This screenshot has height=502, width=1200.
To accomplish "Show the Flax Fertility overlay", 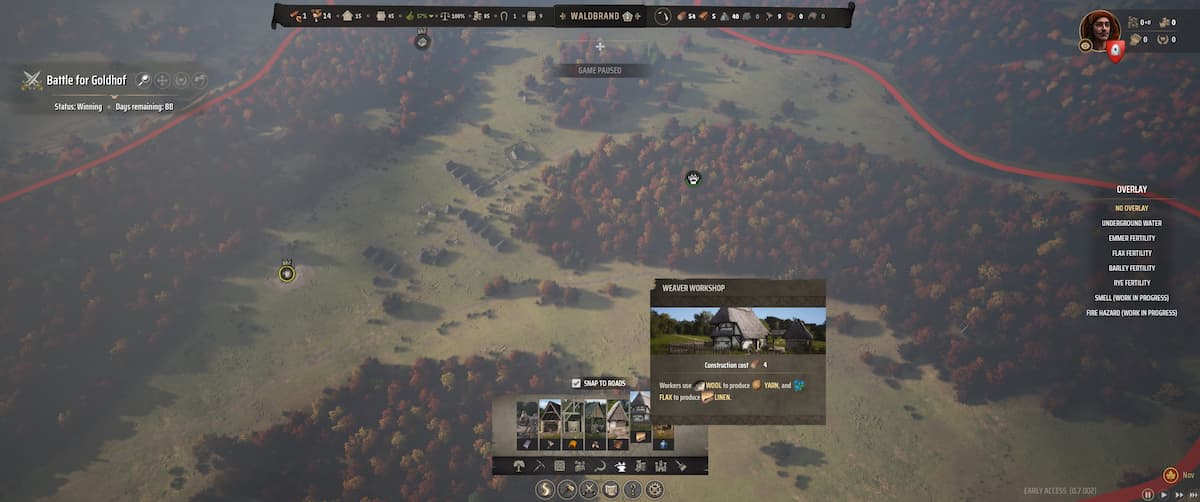I will tap(1131, 253).
